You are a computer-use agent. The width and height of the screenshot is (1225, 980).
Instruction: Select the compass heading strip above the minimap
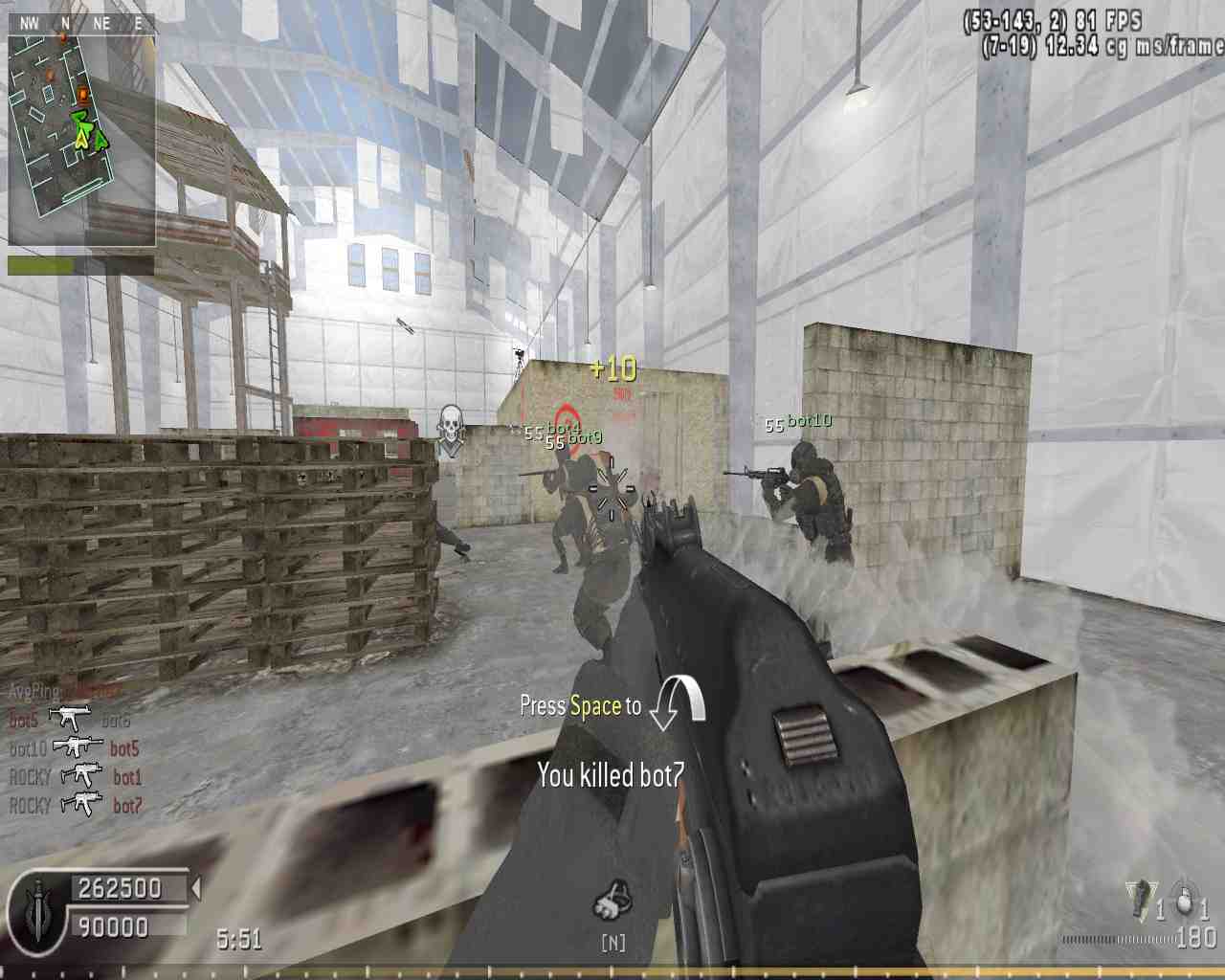(x=81, y=23)
